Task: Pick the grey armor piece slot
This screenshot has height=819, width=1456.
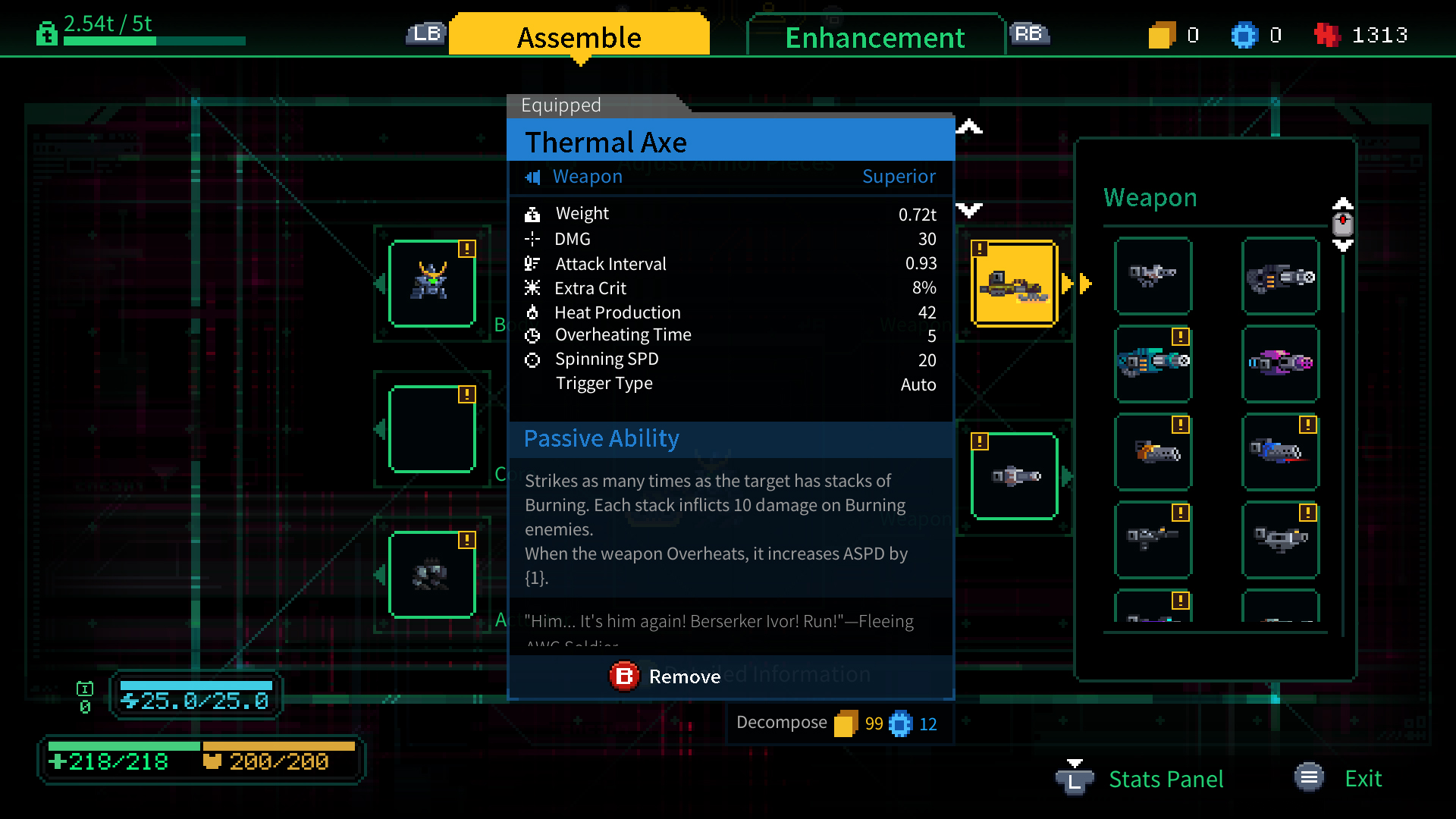Action: pos(432,575)
